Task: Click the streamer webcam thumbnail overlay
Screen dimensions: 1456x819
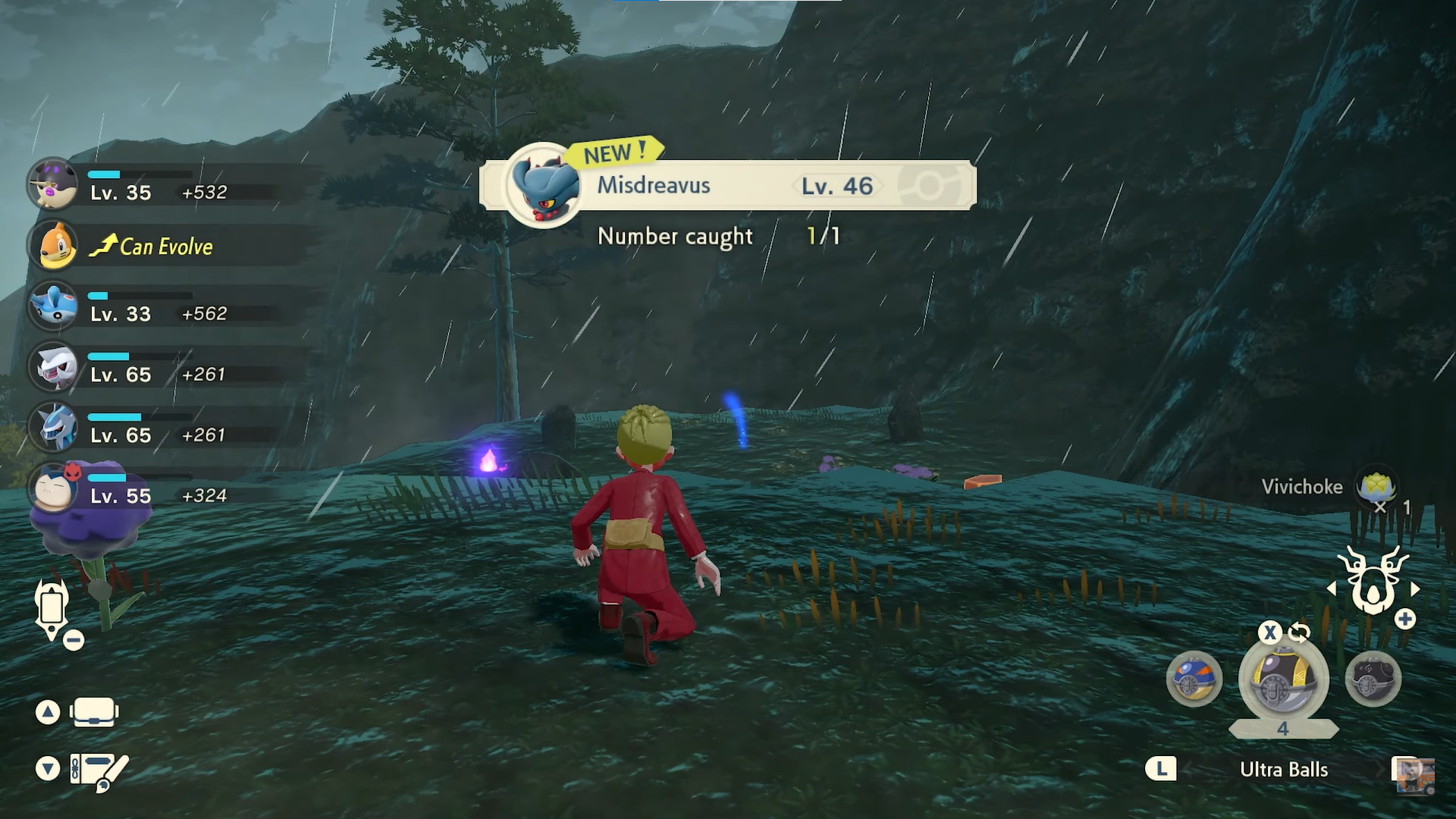Action: coord(1414,775)
